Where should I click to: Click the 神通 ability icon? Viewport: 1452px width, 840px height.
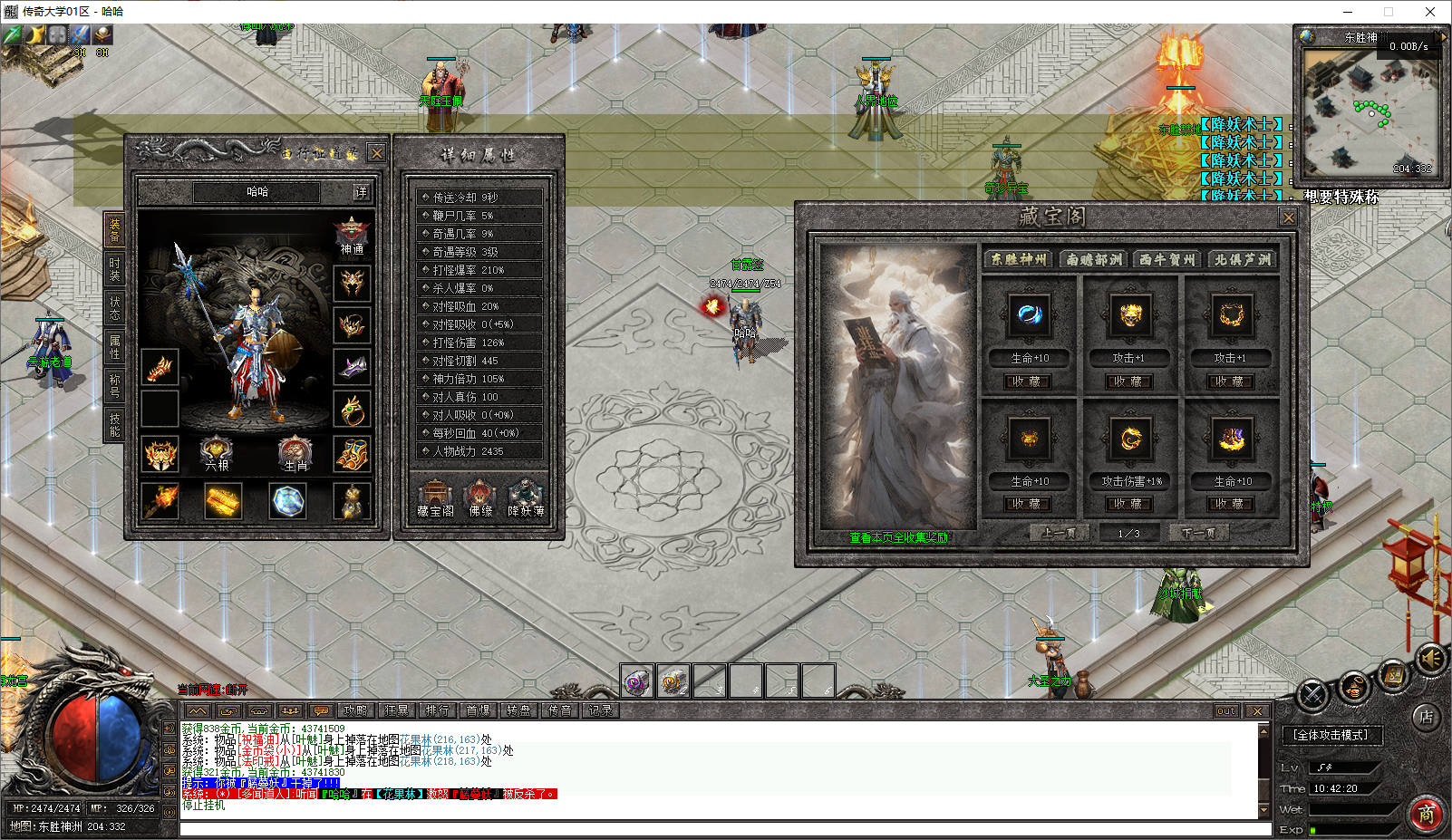pos(352,237)
